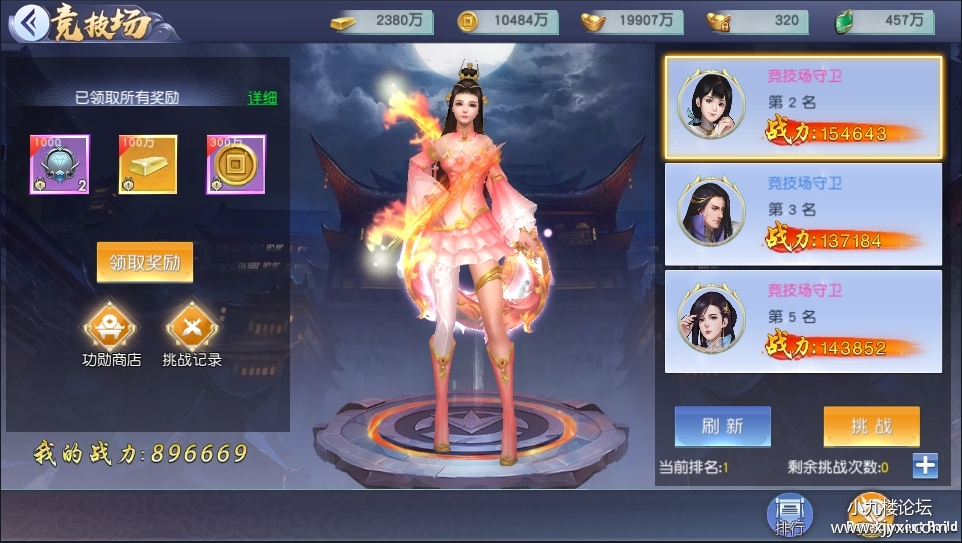The image size is (962, 543).
Task: Open the 排行 ranking board
Action: (x=789, y=515)
